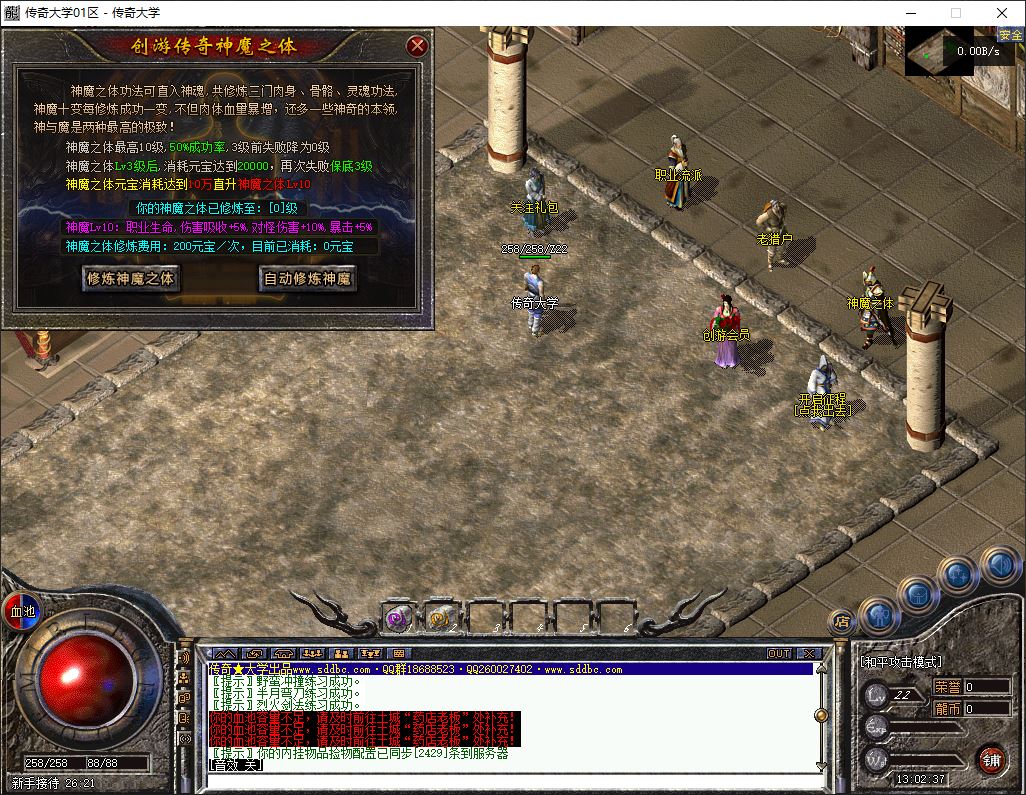
Task: Minimize the game window
Action: pos(909,13)
